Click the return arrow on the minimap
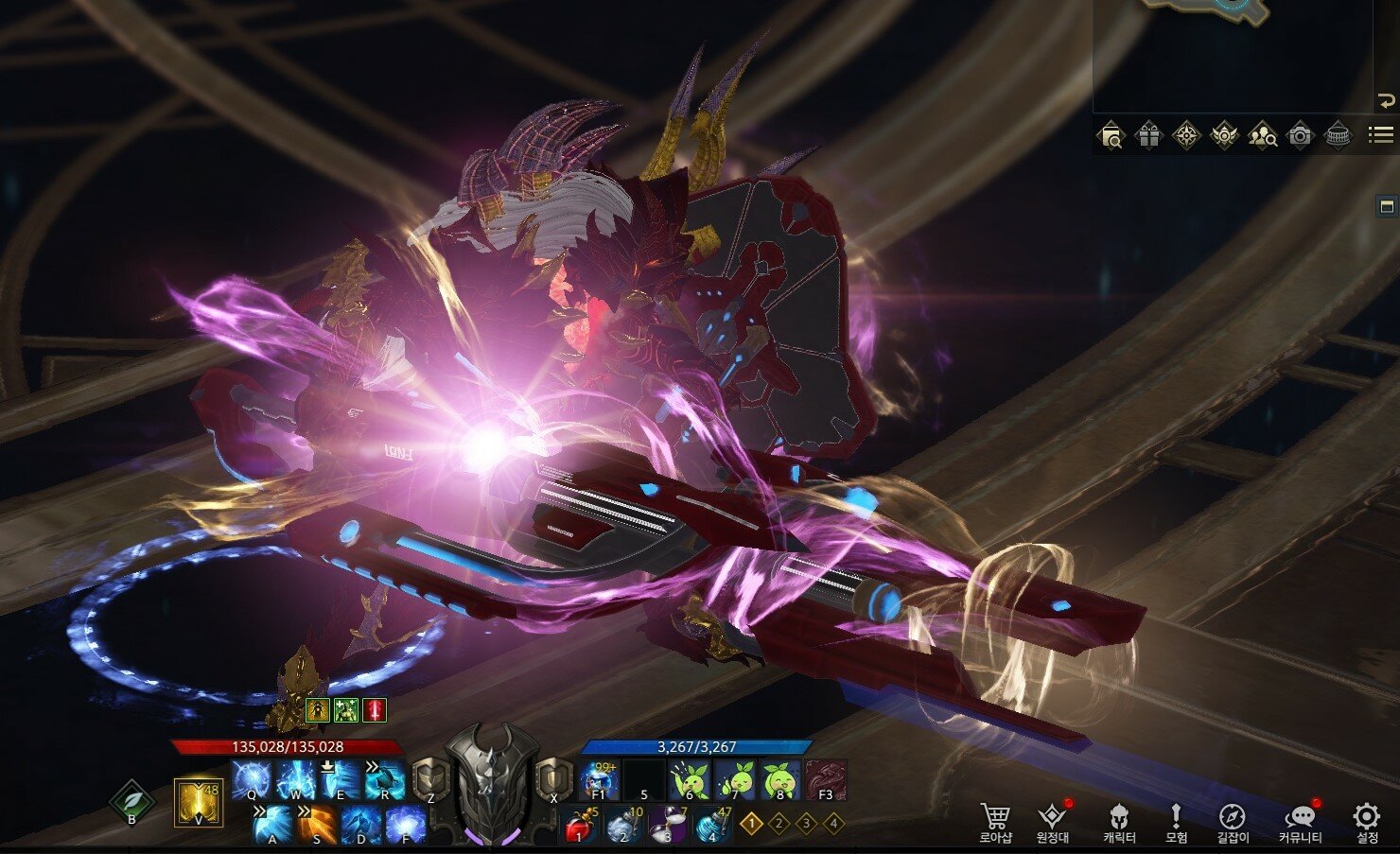Viewport: 1400px width, 854px height. [x=1386, y=101]
